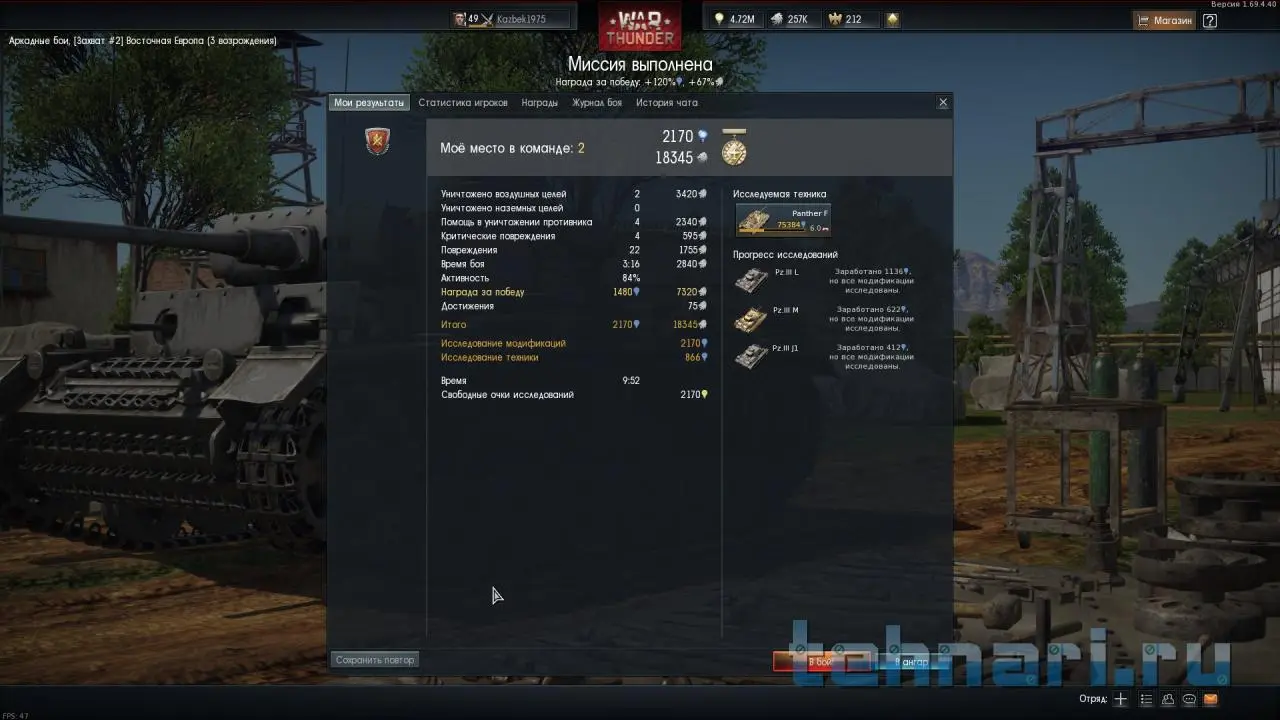Open the orange mail envelope icon
This screenshot has width=1280, height=720.
click(1211, 699)
